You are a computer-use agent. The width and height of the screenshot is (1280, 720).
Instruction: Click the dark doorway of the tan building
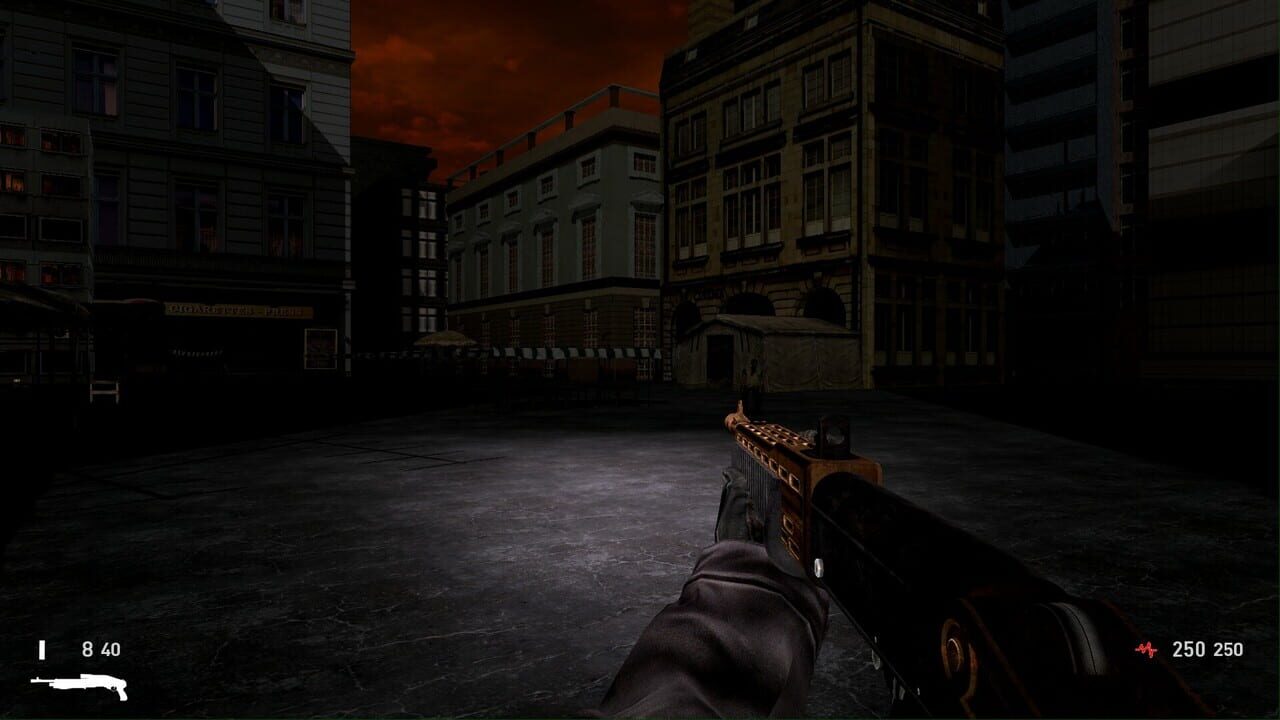(x=718, y=355)
